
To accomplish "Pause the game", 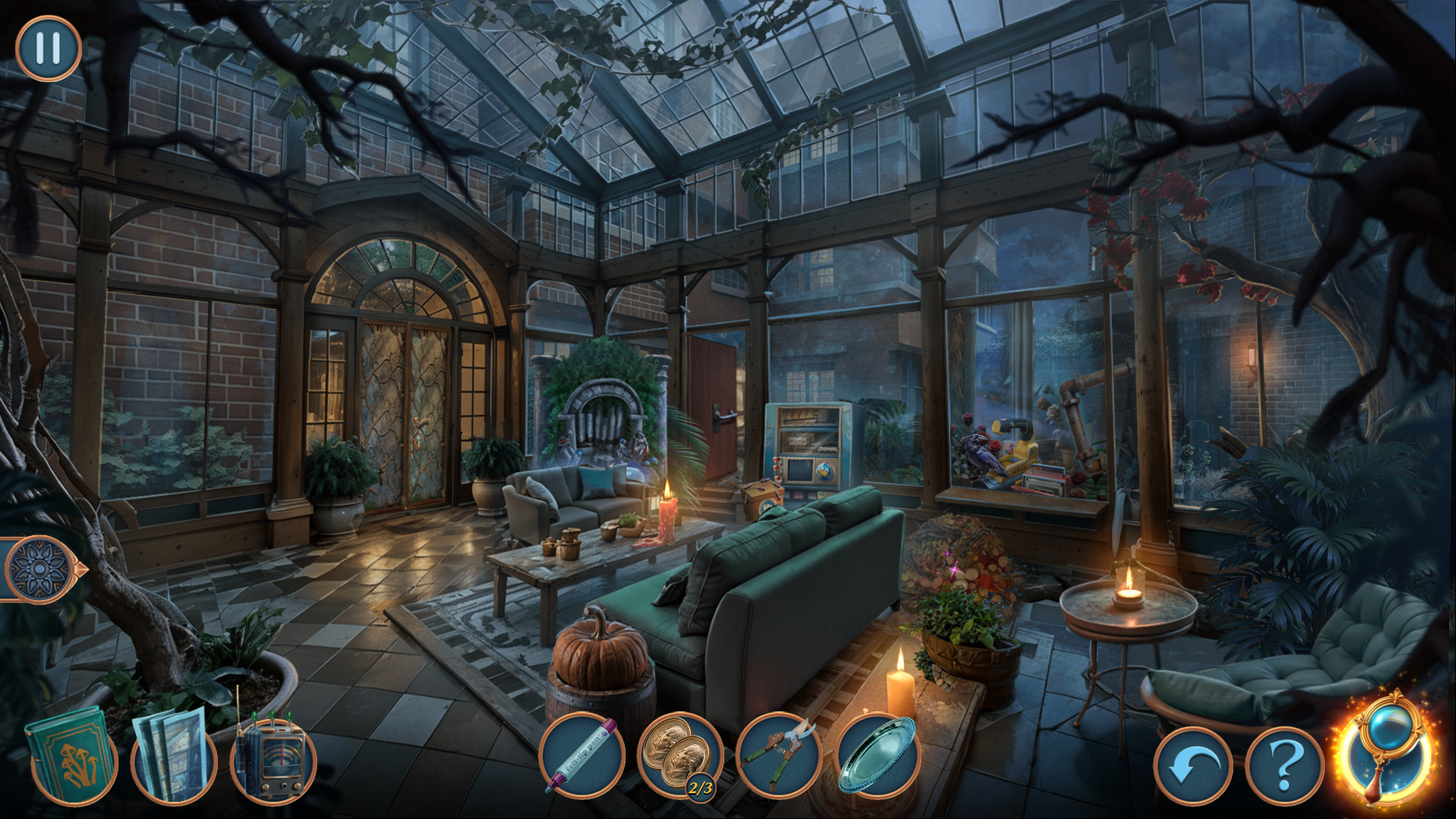I will pyautogui.click(x=48, y=49).
